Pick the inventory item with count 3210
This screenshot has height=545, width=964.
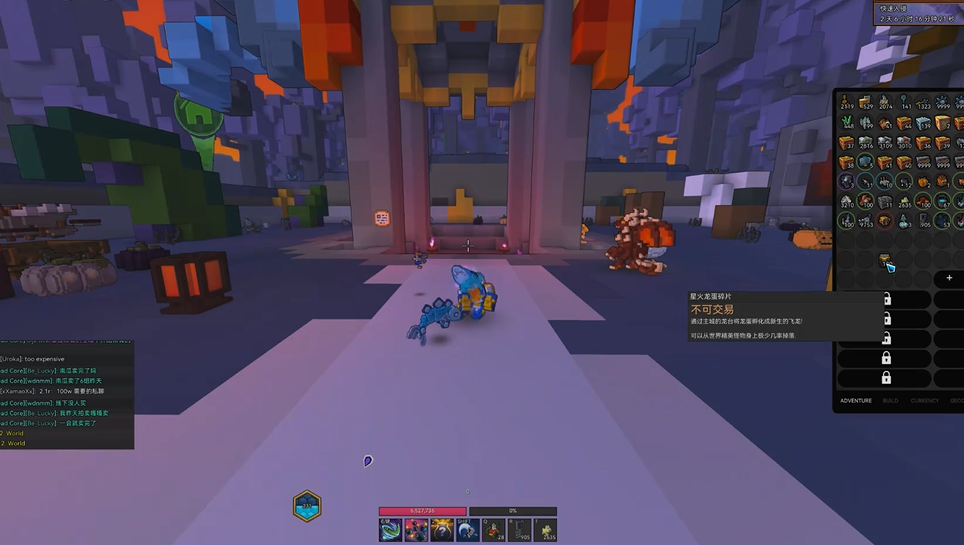coord(847,201)
